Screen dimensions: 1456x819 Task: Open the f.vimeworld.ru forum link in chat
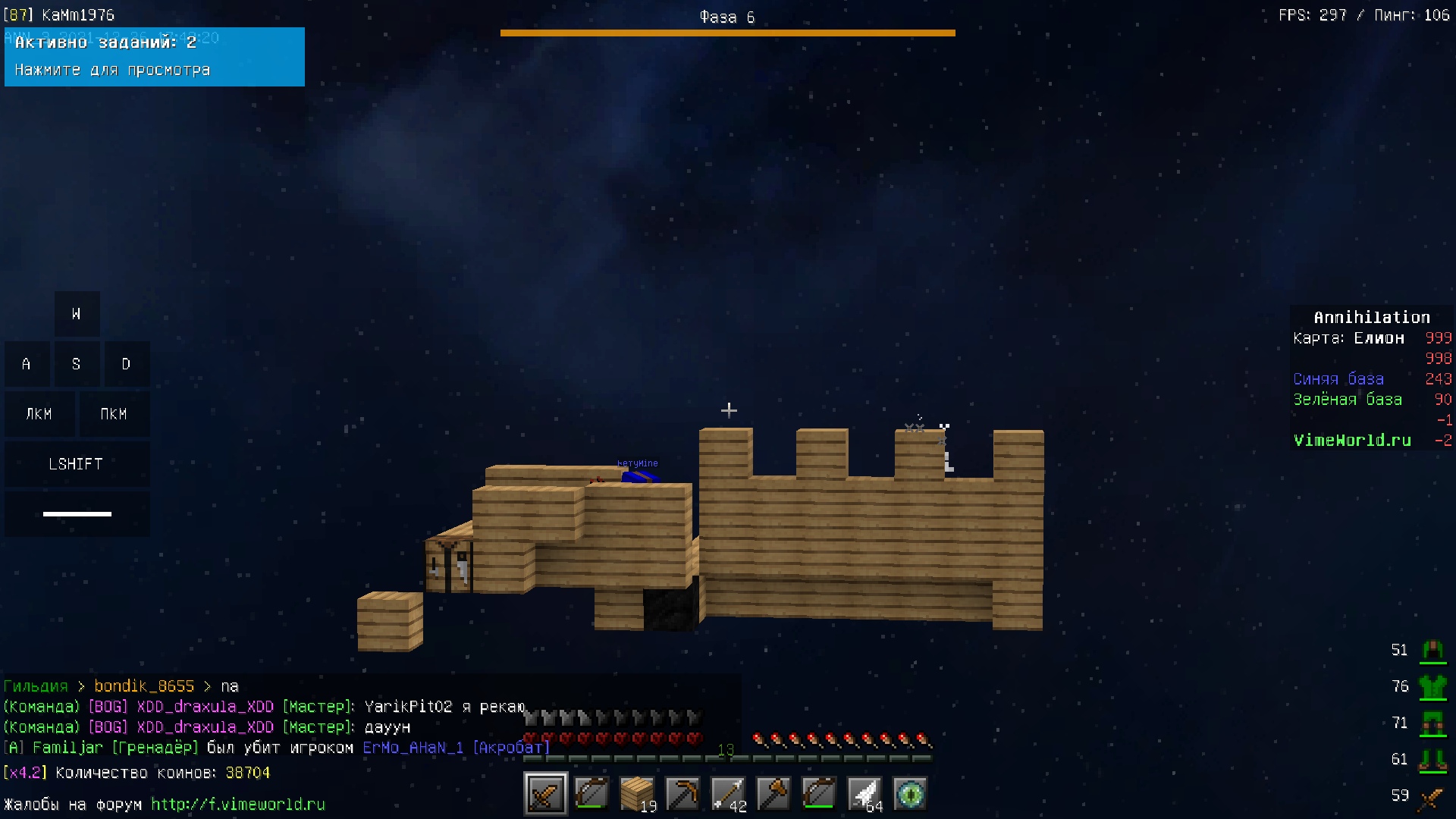237,804
